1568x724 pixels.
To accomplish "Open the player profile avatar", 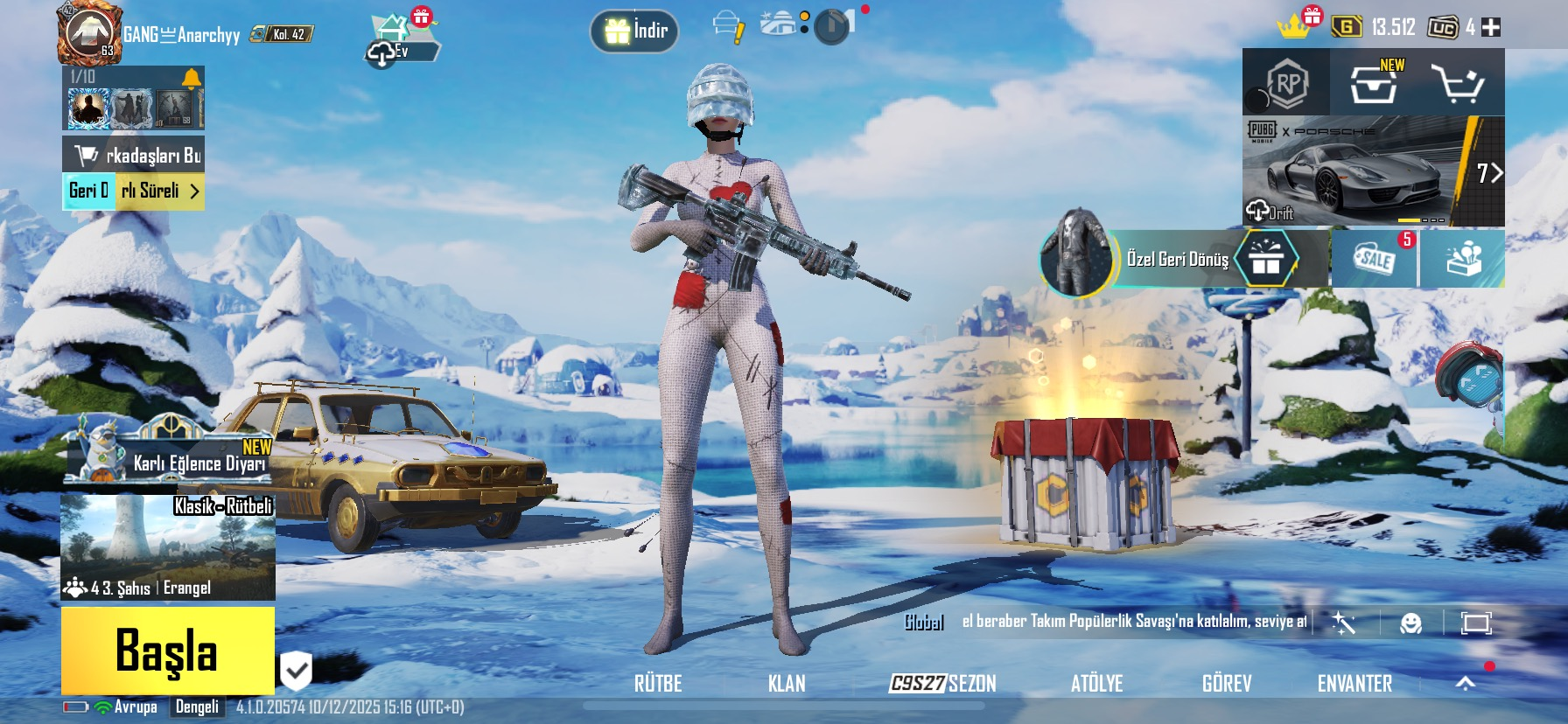I will tap(88, 33).
